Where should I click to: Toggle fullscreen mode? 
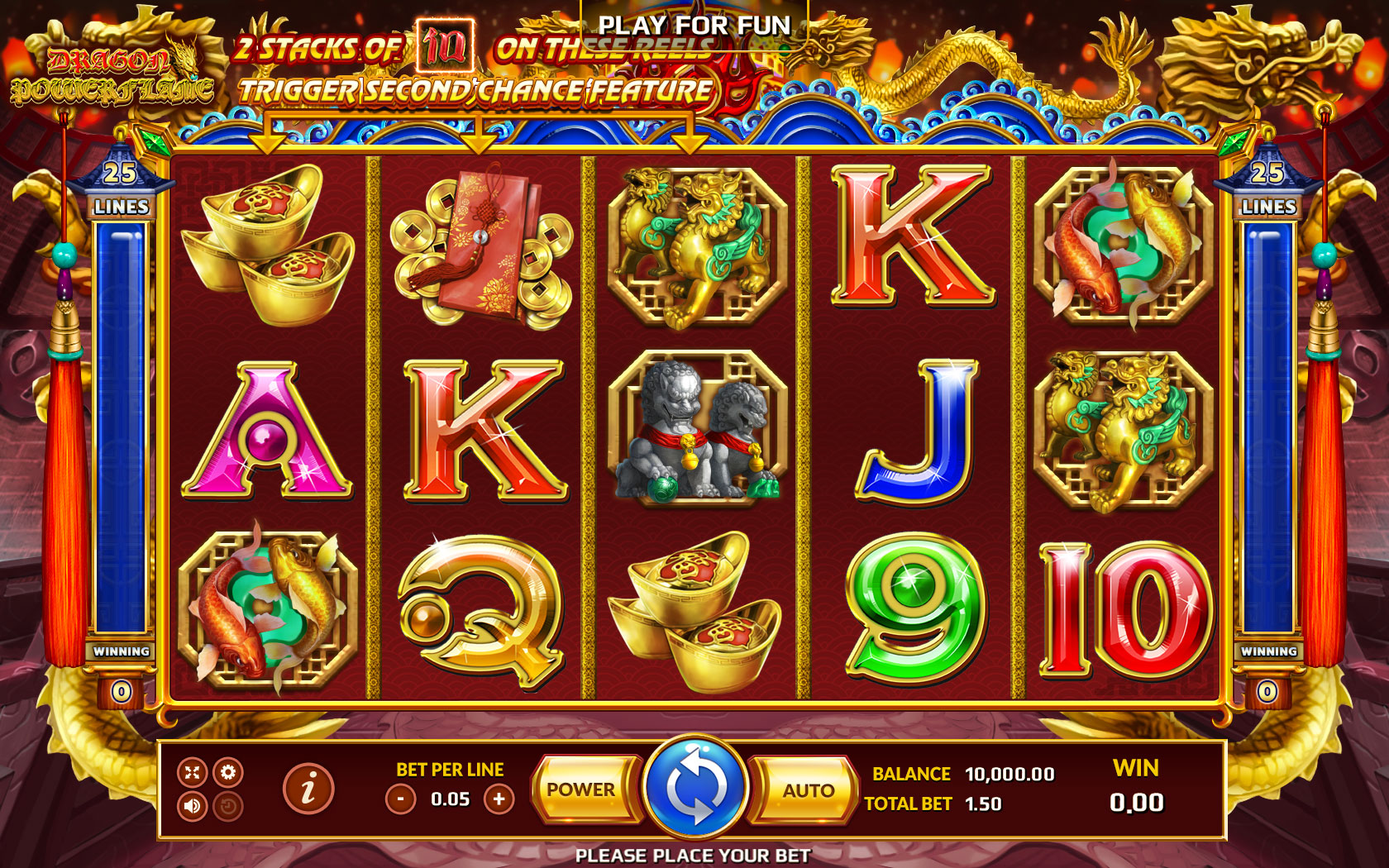coord(193,772)
